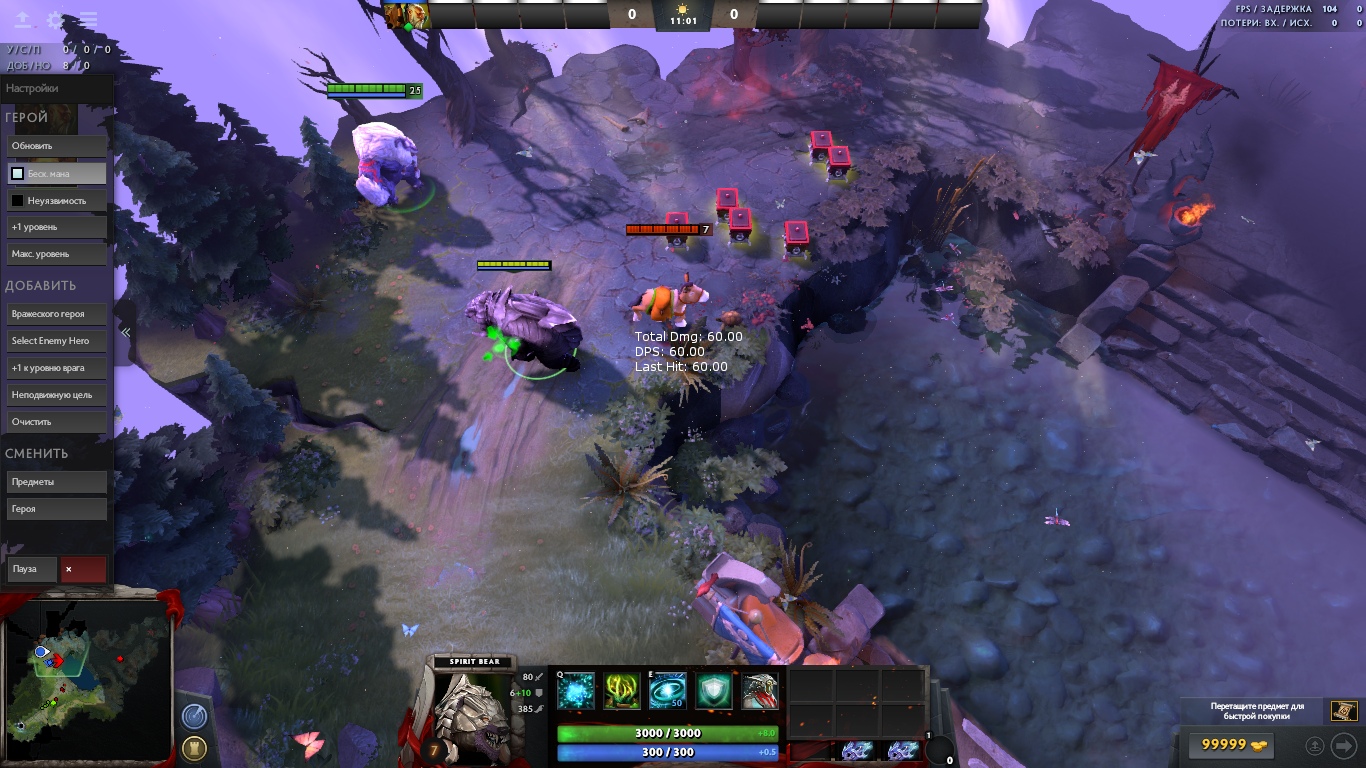Close demo mode with the red X
The image size is (1366, 768).
click(83, 569)
